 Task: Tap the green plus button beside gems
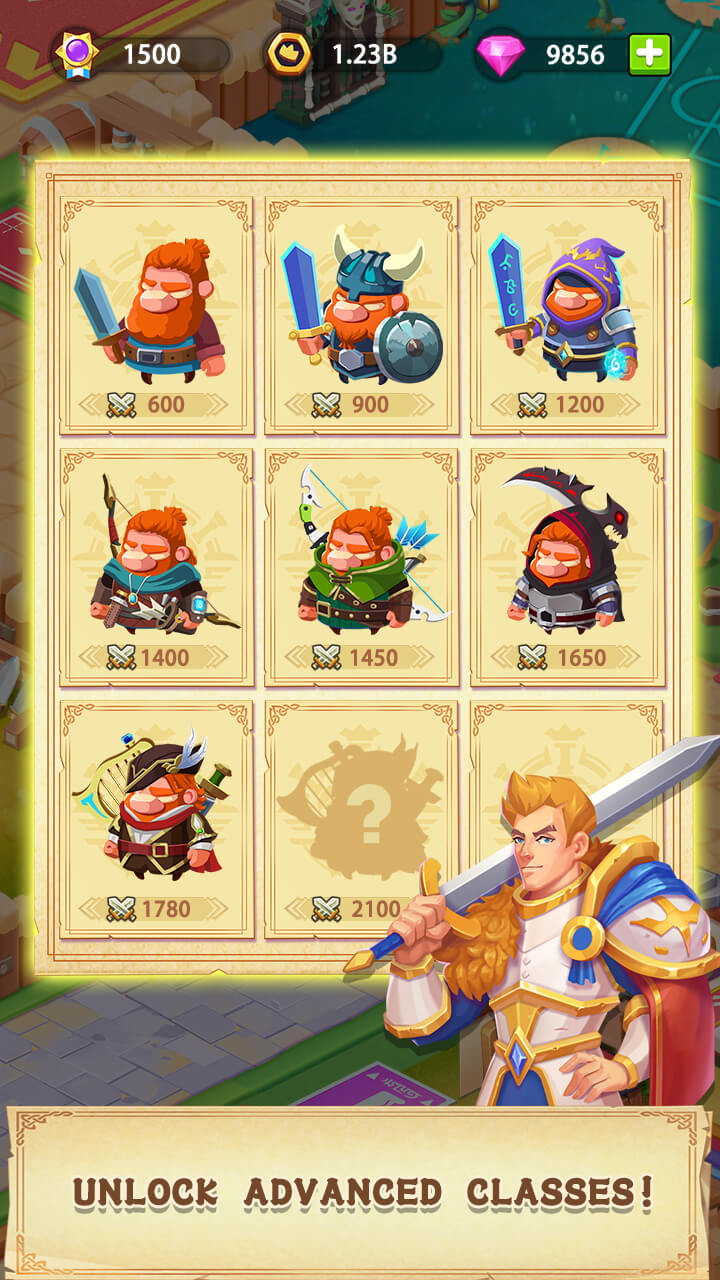click(x=649, y=55)
